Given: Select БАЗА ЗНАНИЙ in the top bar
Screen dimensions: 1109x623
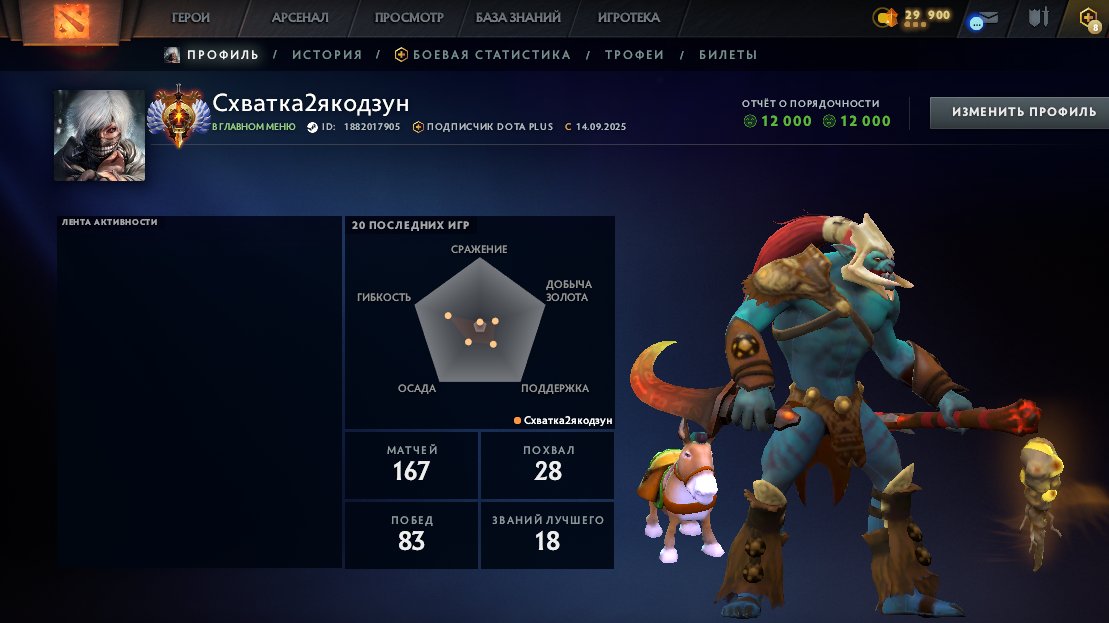Looking at the screenshot, I should (x=518, y=17).
